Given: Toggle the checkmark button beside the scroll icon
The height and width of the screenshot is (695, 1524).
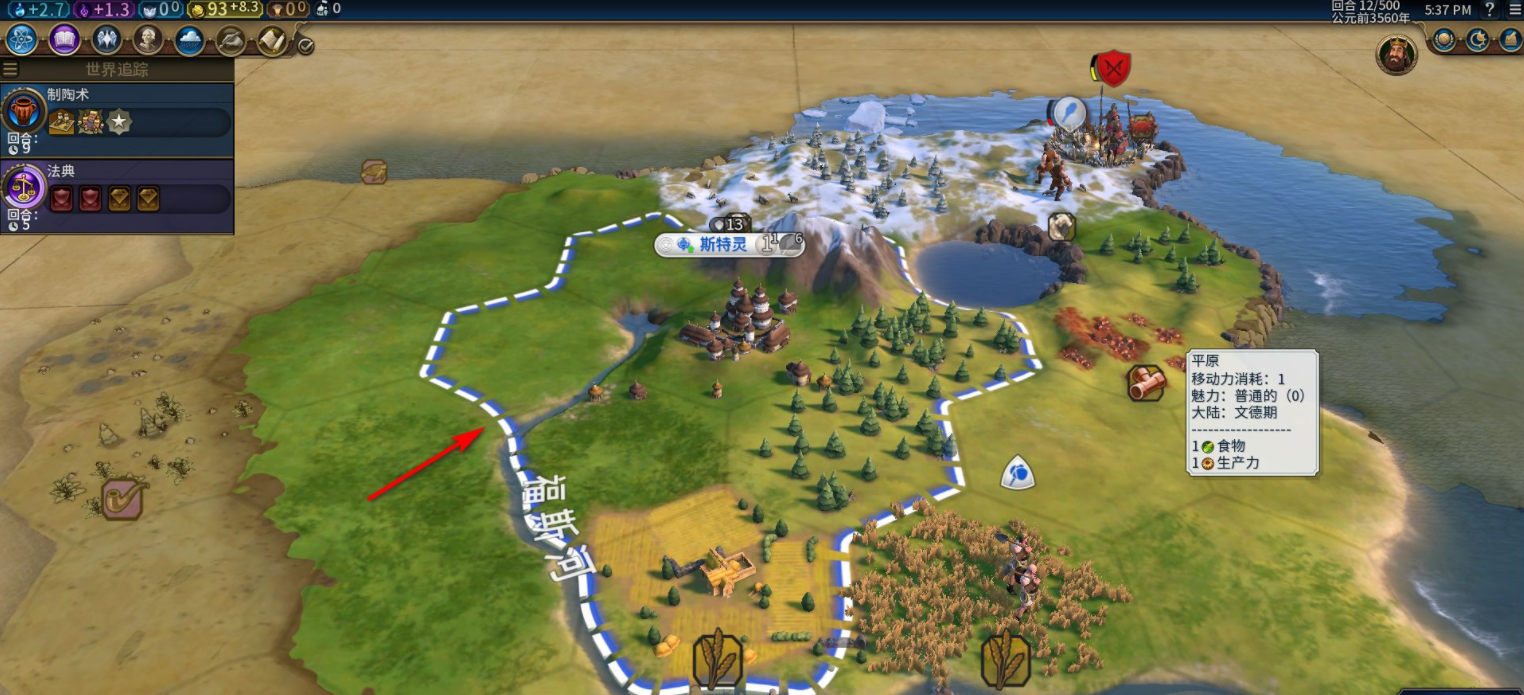Looking at the screenshot, I should point(306,45).
